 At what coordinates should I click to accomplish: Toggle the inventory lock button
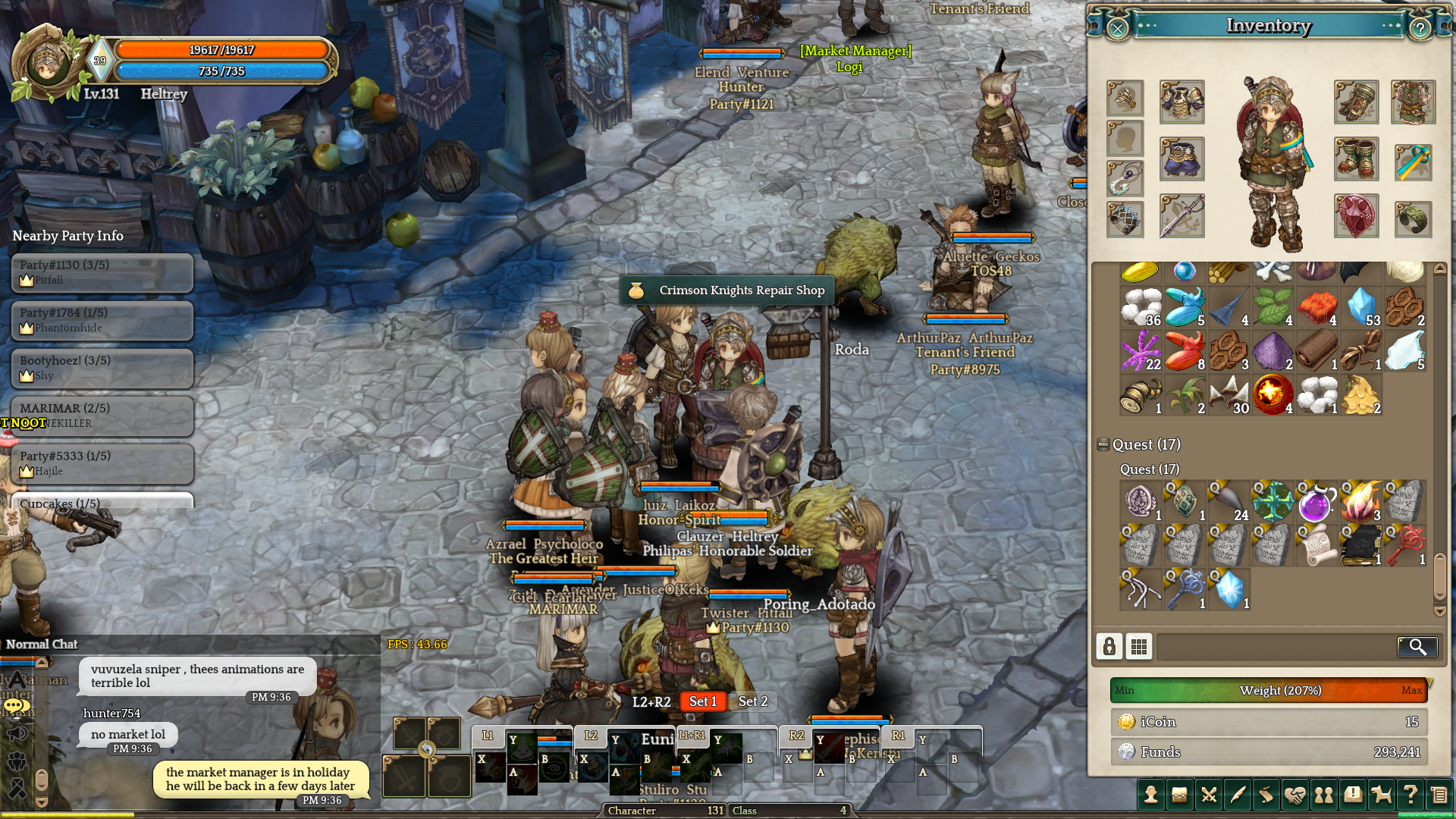click(1109, 646)
